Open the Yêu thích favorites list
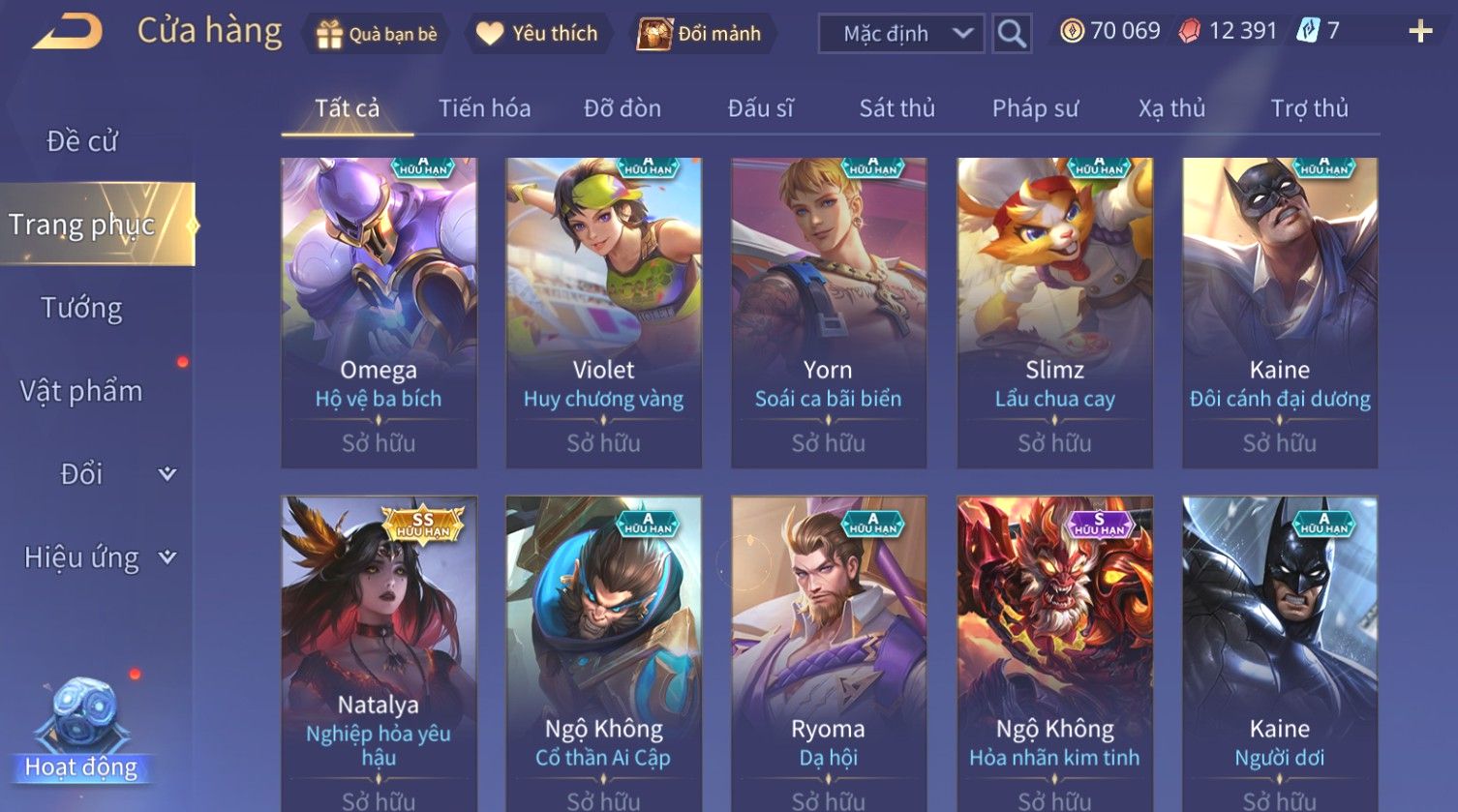The width and height of the screenshot is (1458, 812). pyautogui.click(x=538, y=34)
